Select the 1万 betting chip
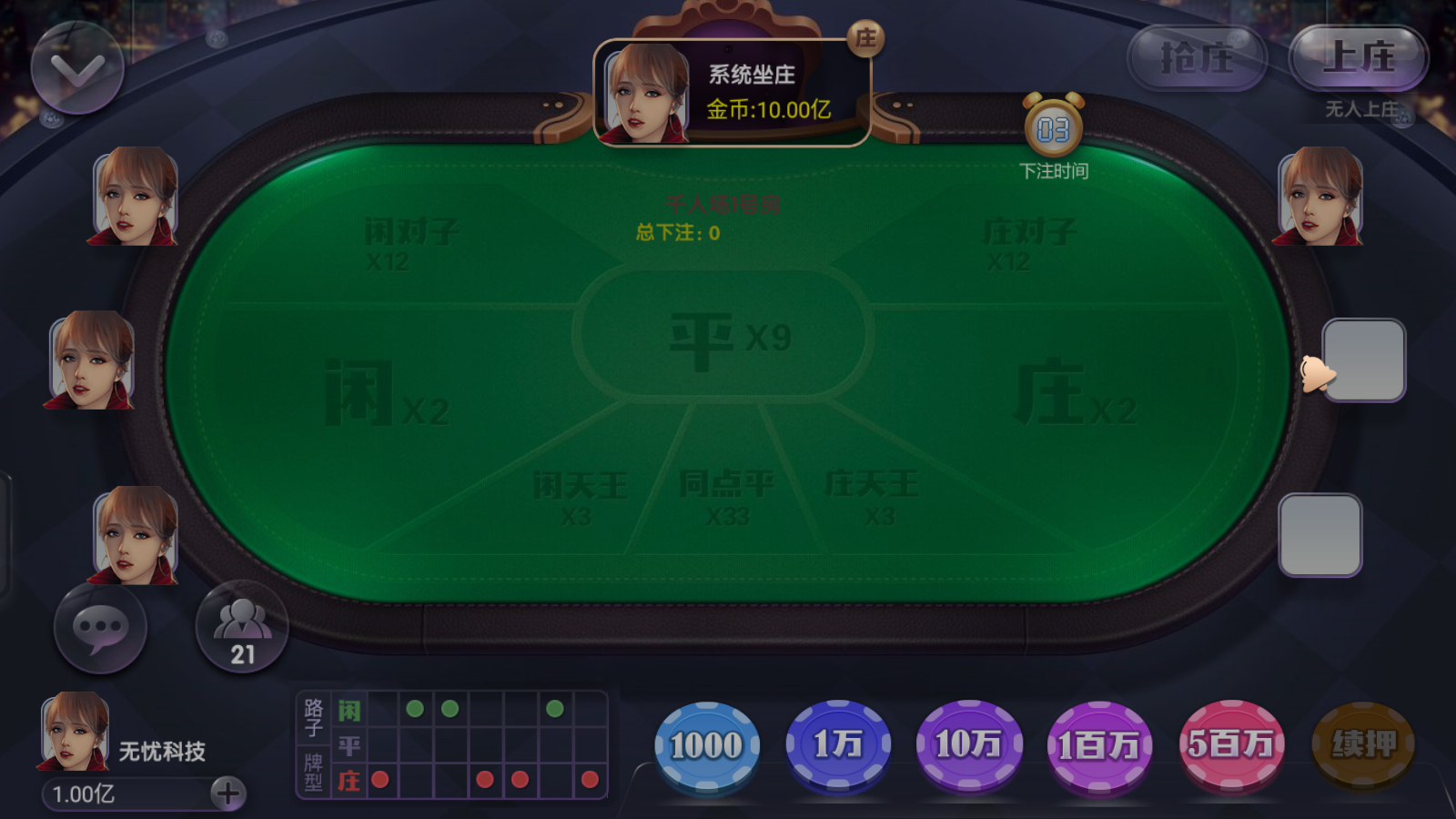1456x819 pixels. [837, 744]
